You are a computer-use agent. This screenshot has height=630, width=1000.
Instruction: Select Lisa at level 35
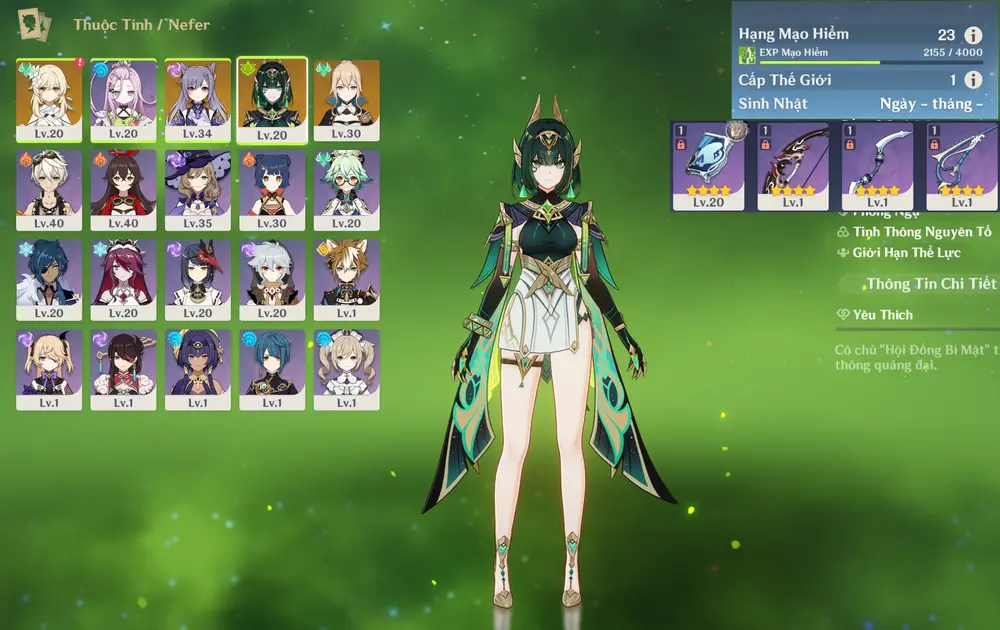198,188
